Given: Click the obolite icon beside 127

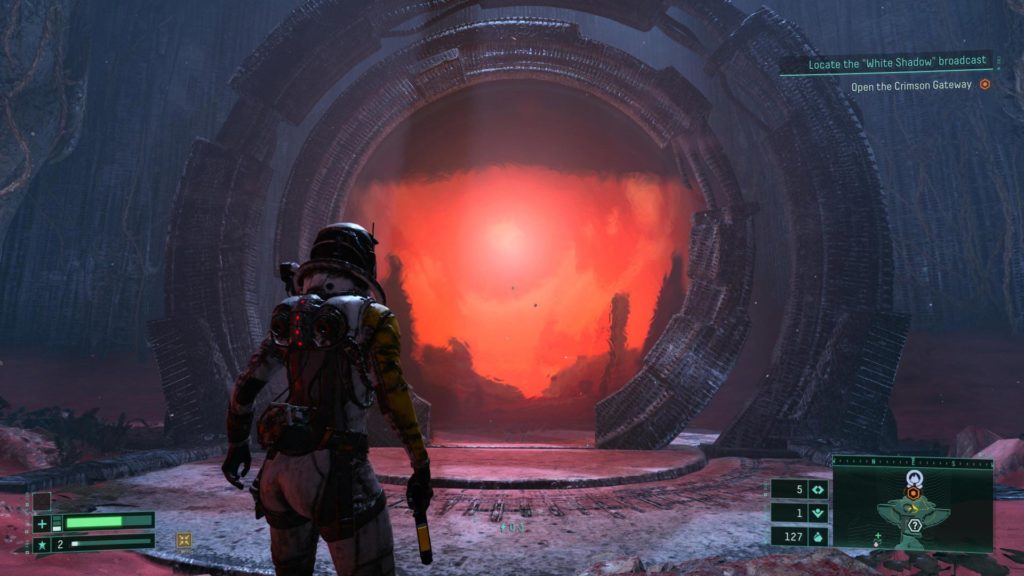Looking at the screenshot, I should point(818,536).
